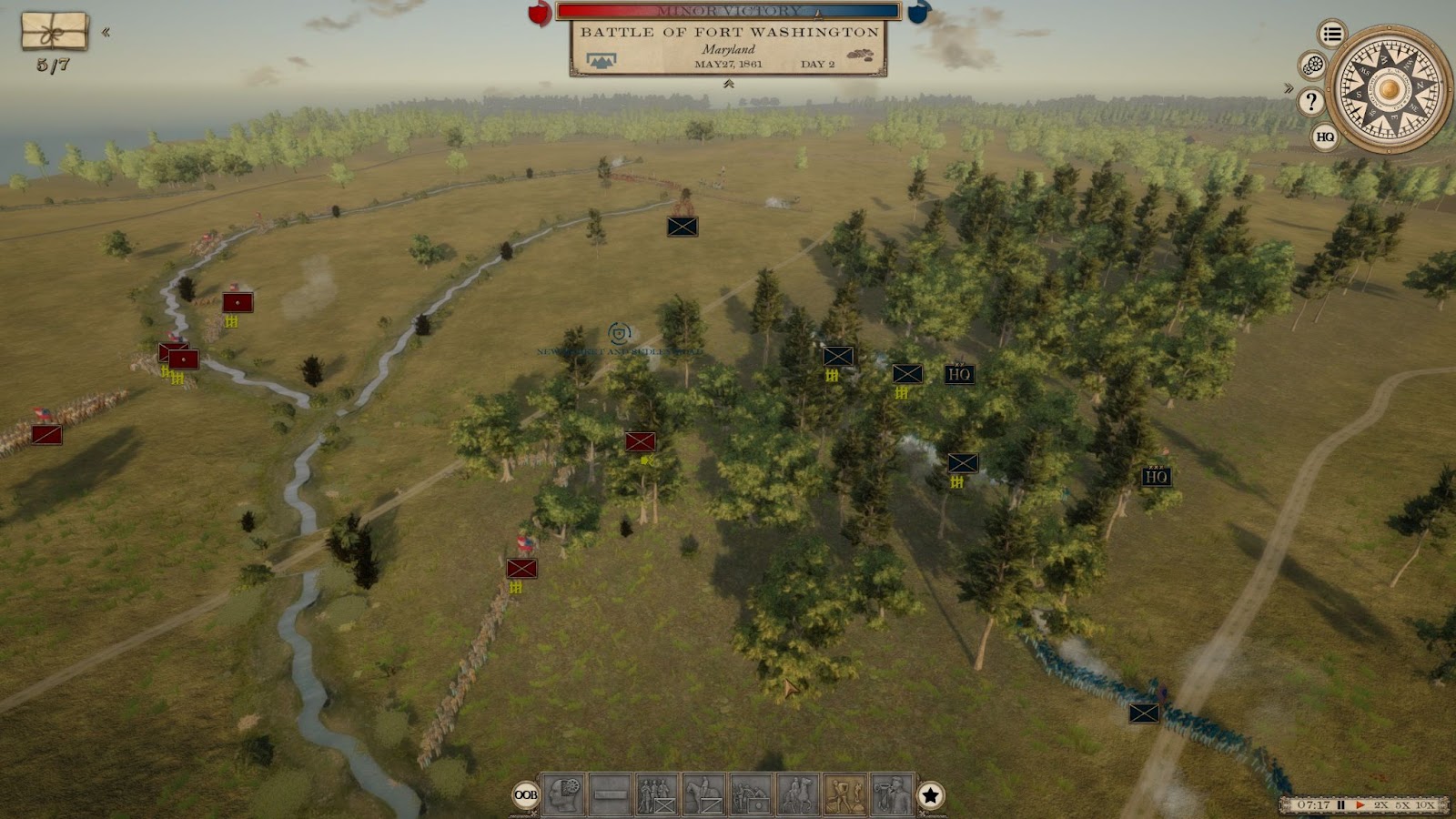Viewport: 1456px width, 819px height.
Task: Expand the panel below the battle title
Action: point(728,84)
